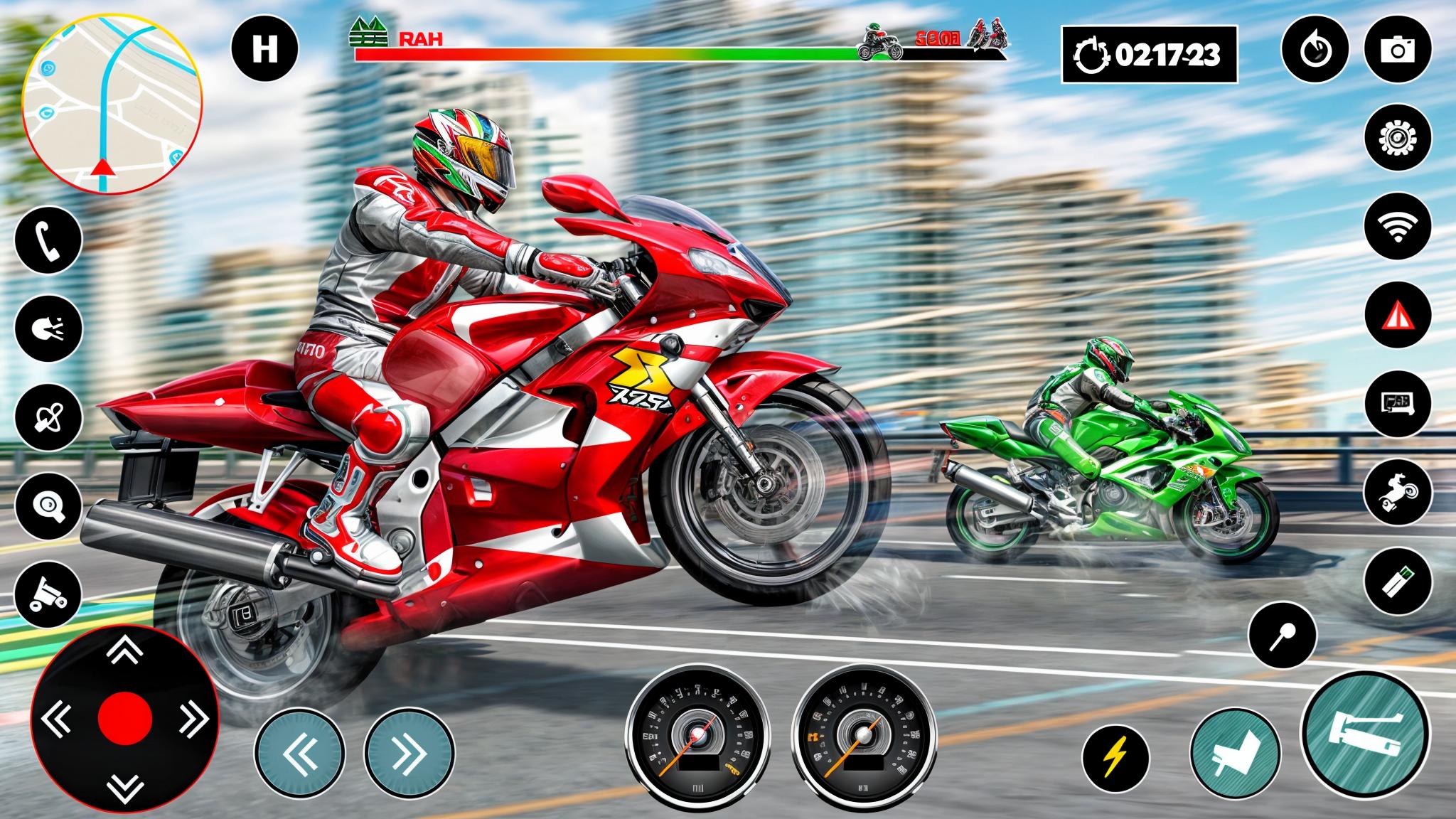Click the H button
Viewport: 1456px width, 819px height.
point(264,50)
